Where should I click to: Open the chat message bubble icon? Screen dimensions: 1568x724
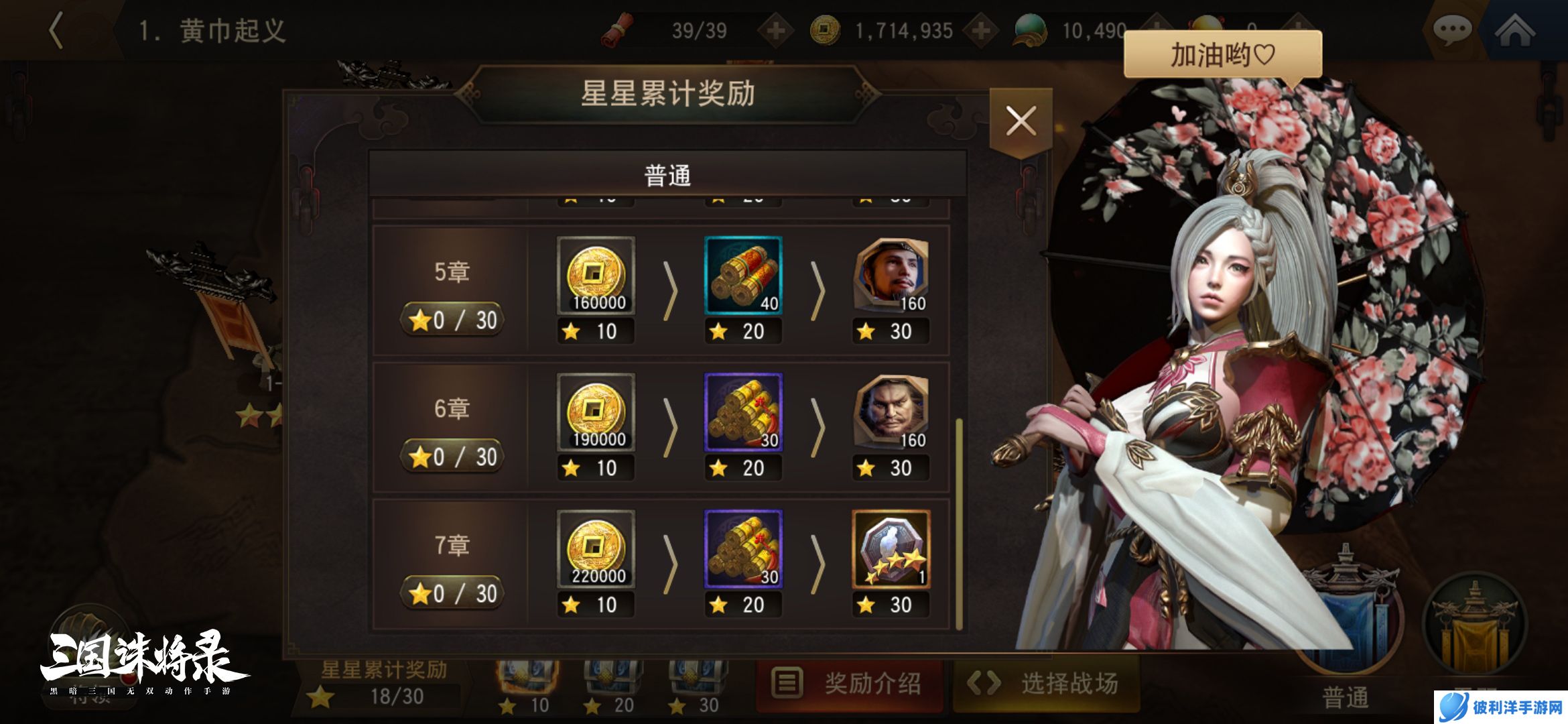[1454, 30]
